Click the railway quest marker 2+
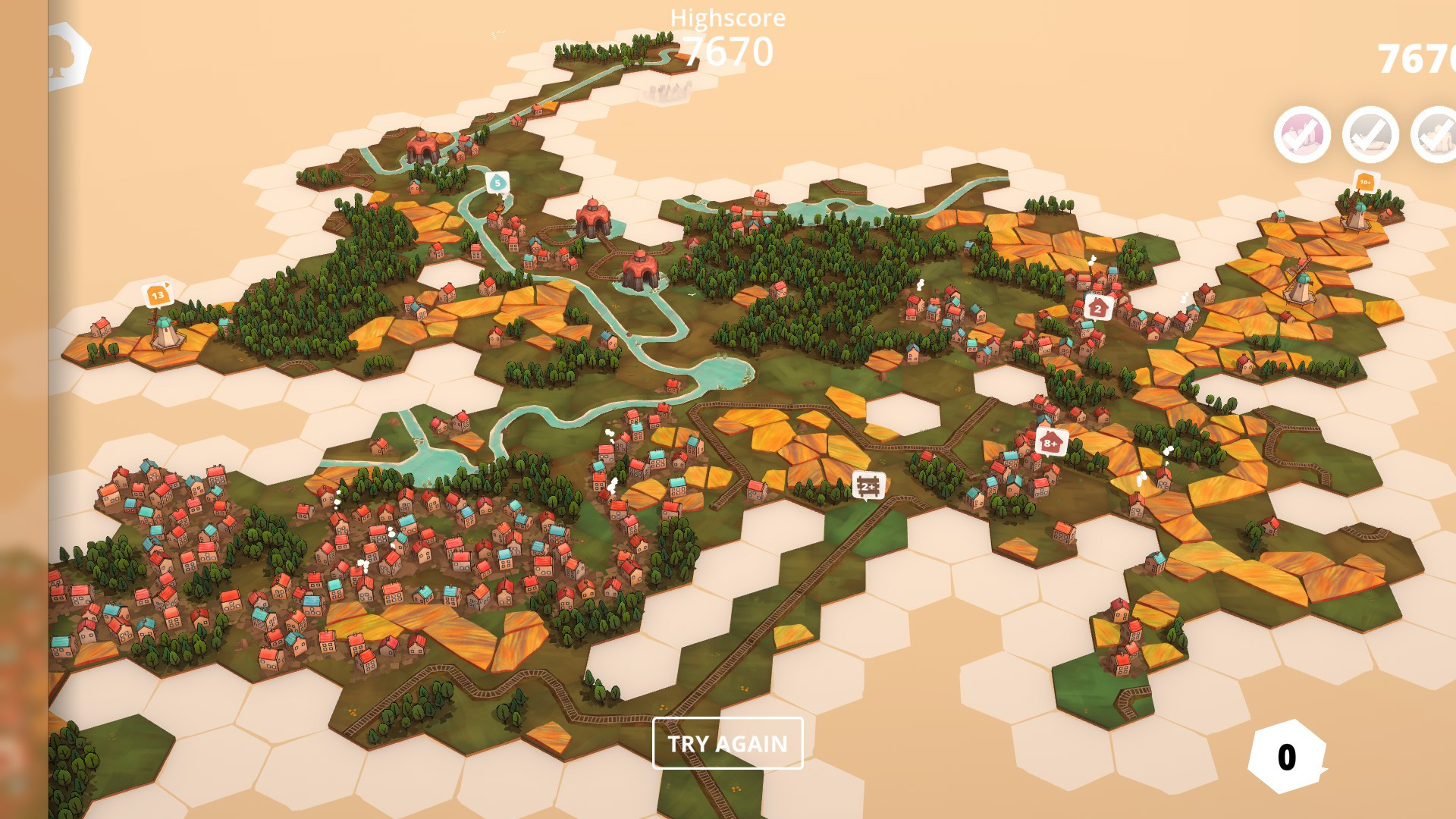 coord(868,485)
